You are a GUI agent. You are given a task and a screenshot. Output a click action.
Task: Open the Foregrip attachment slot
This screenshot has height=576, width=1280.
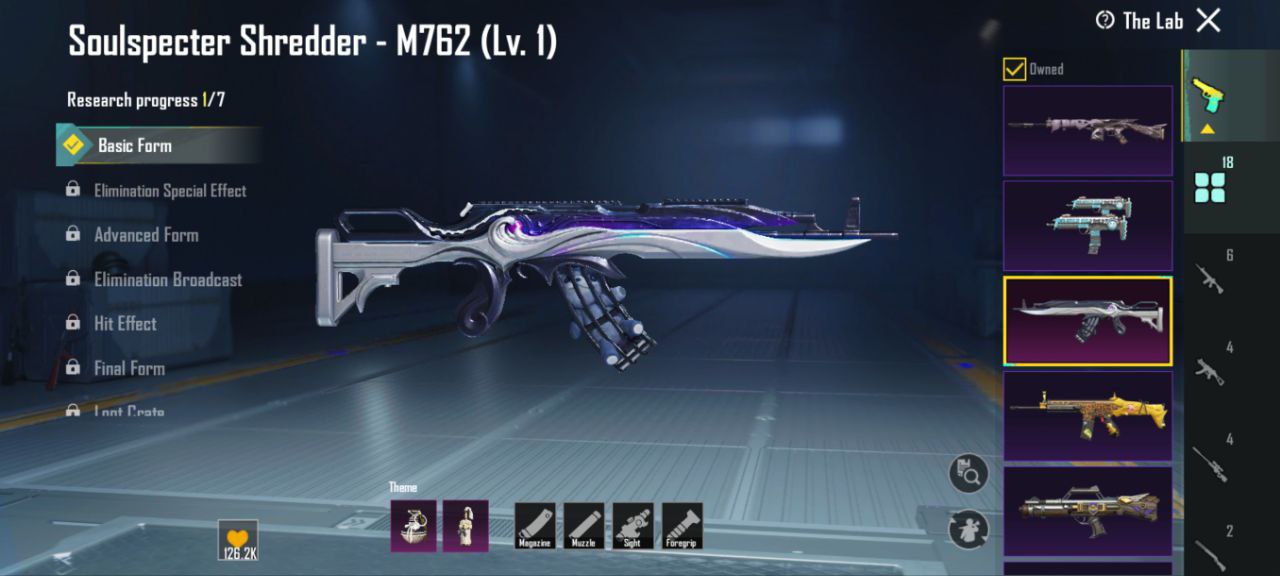click(x=682, y=525)
